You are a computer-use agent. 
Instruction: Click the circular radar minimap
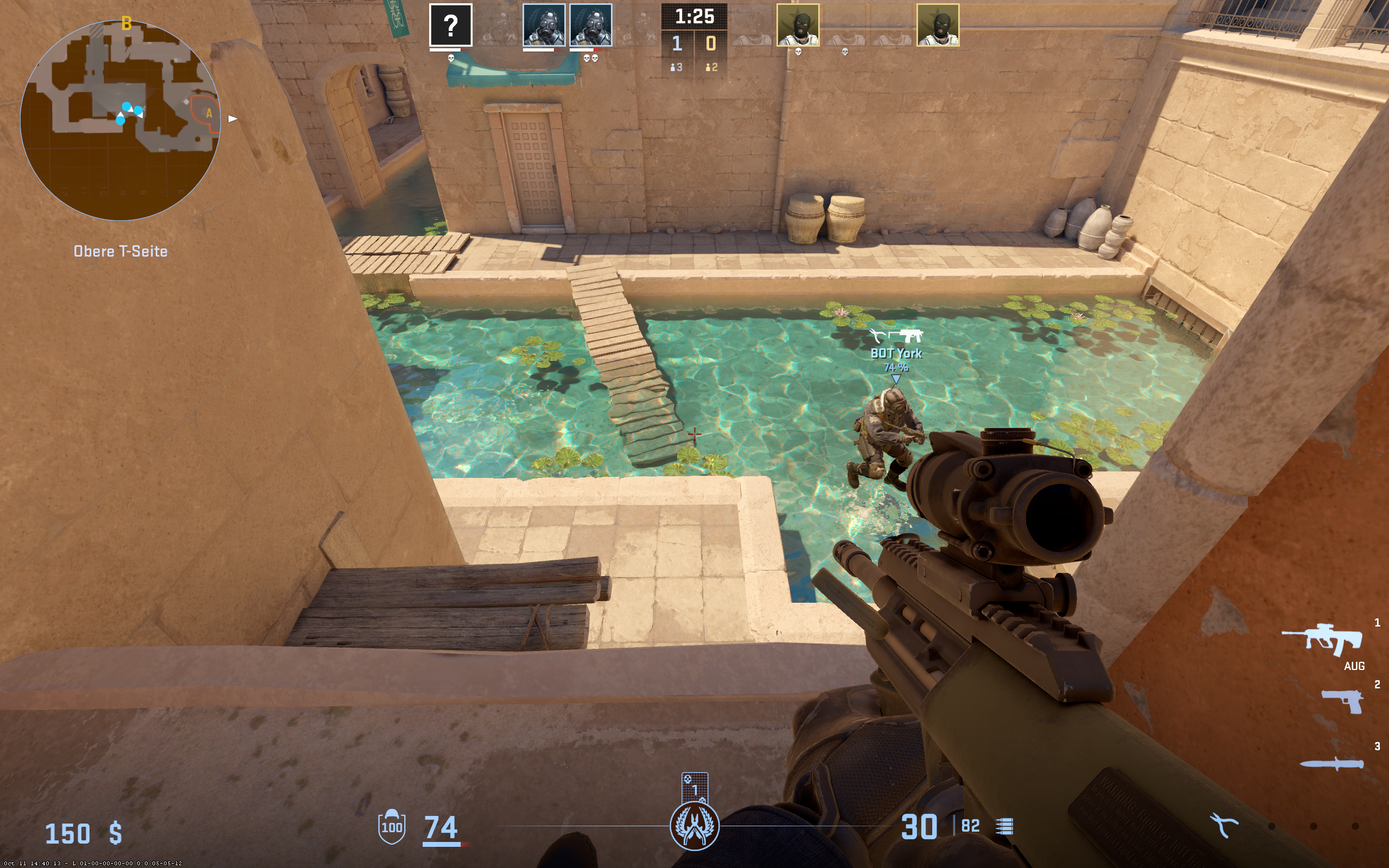pos(120,120)
